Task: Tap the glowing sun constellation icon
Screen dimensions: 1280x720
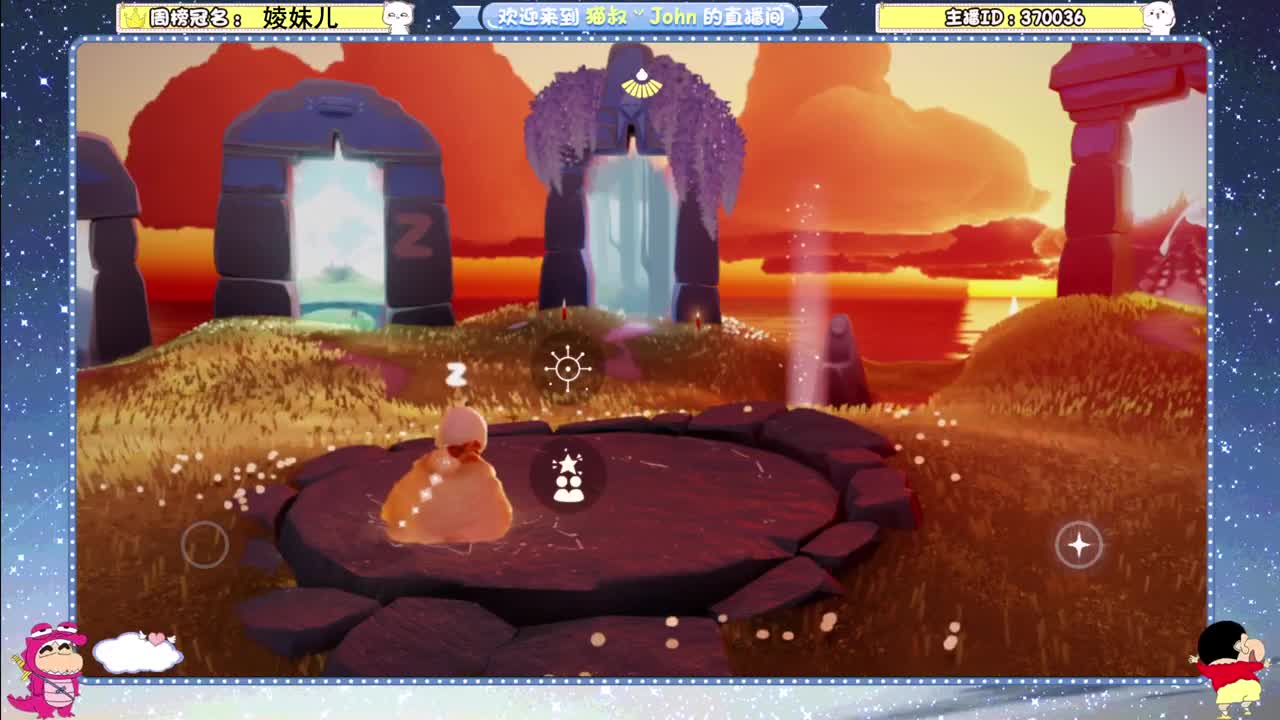Action: pos(567,368)
